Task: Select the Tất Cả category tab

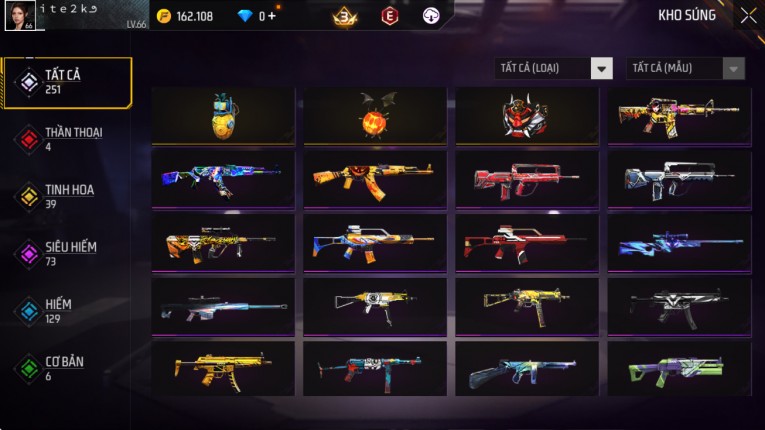Action: pyautogui.click(x=68, y=82)
